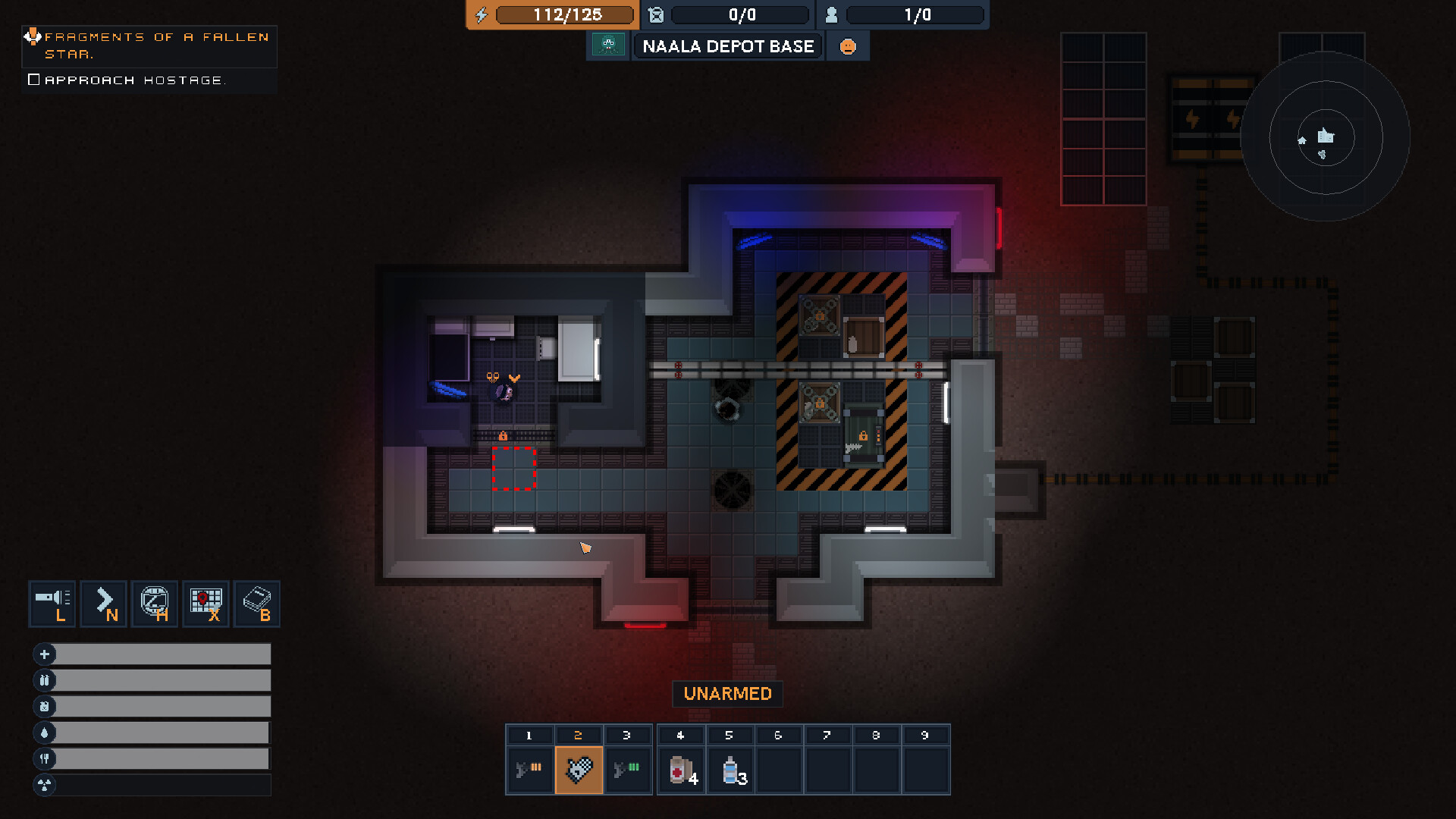
Task: Click the radiation status icon
Action: point(45,786)
